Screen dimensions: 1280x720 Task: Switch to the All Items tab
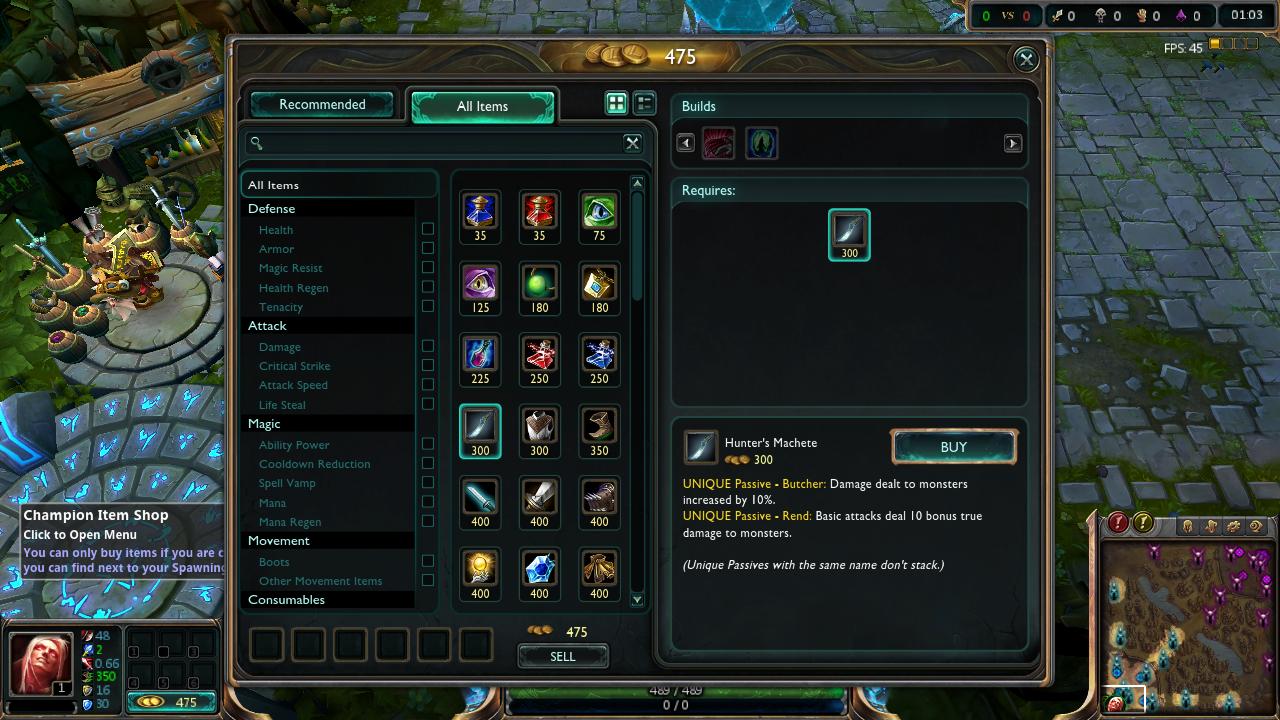point(482,106)
